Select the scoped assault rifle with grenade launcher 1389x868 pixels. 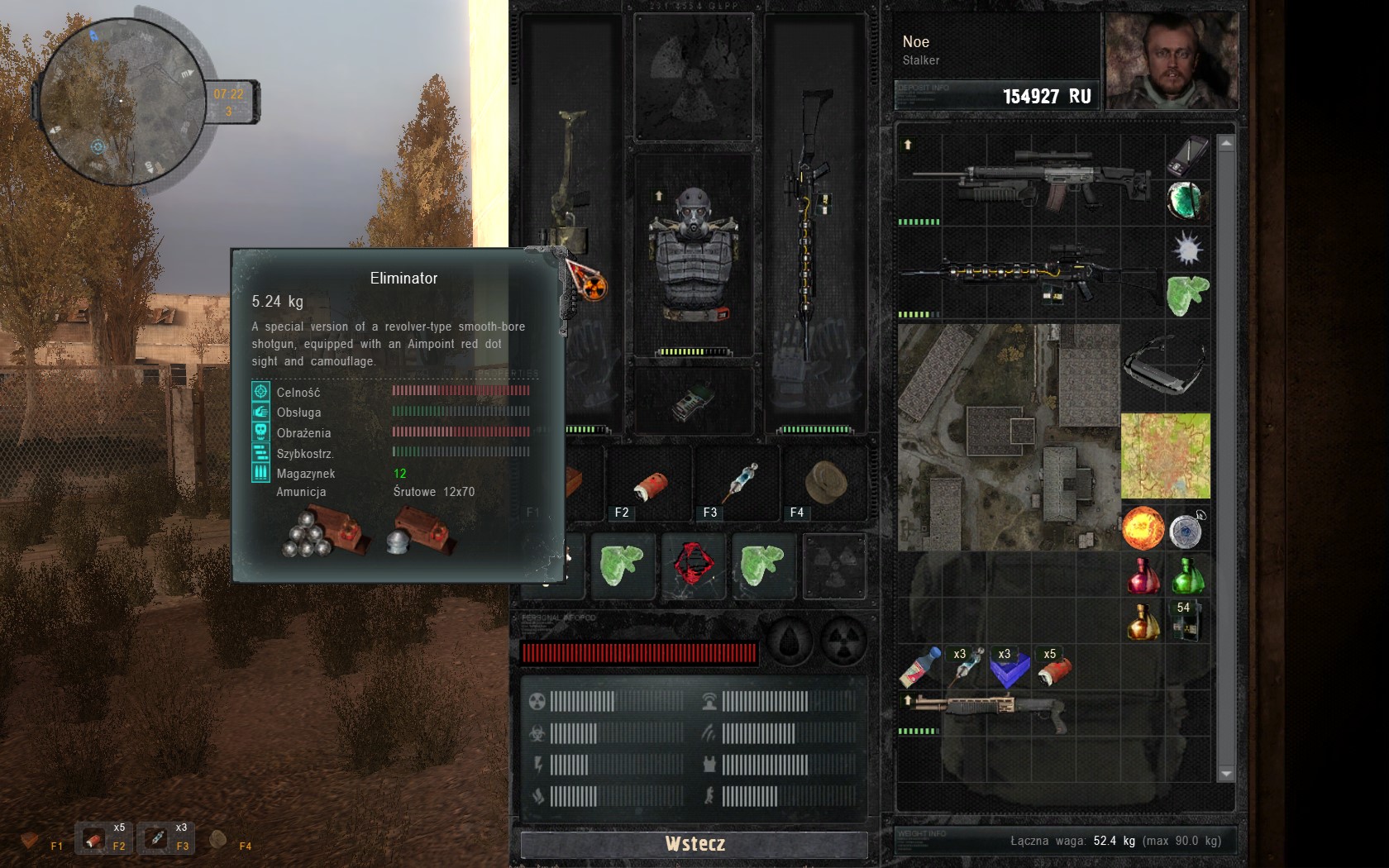click(1030, 179)
